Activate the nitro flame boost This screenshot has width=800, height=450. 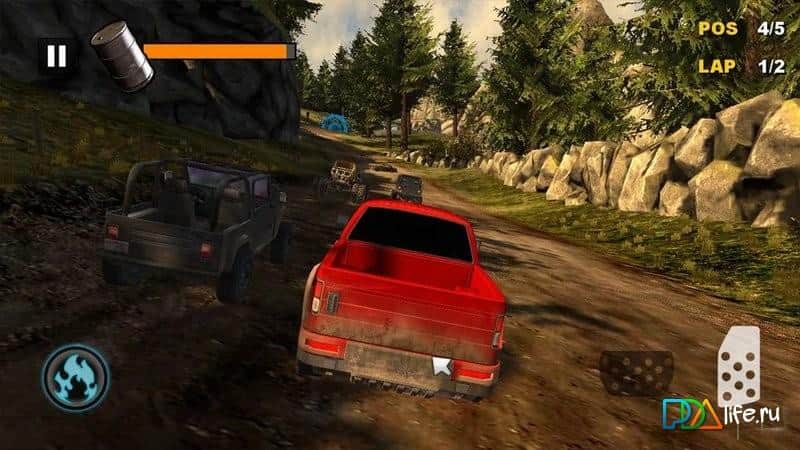[76, 379]
